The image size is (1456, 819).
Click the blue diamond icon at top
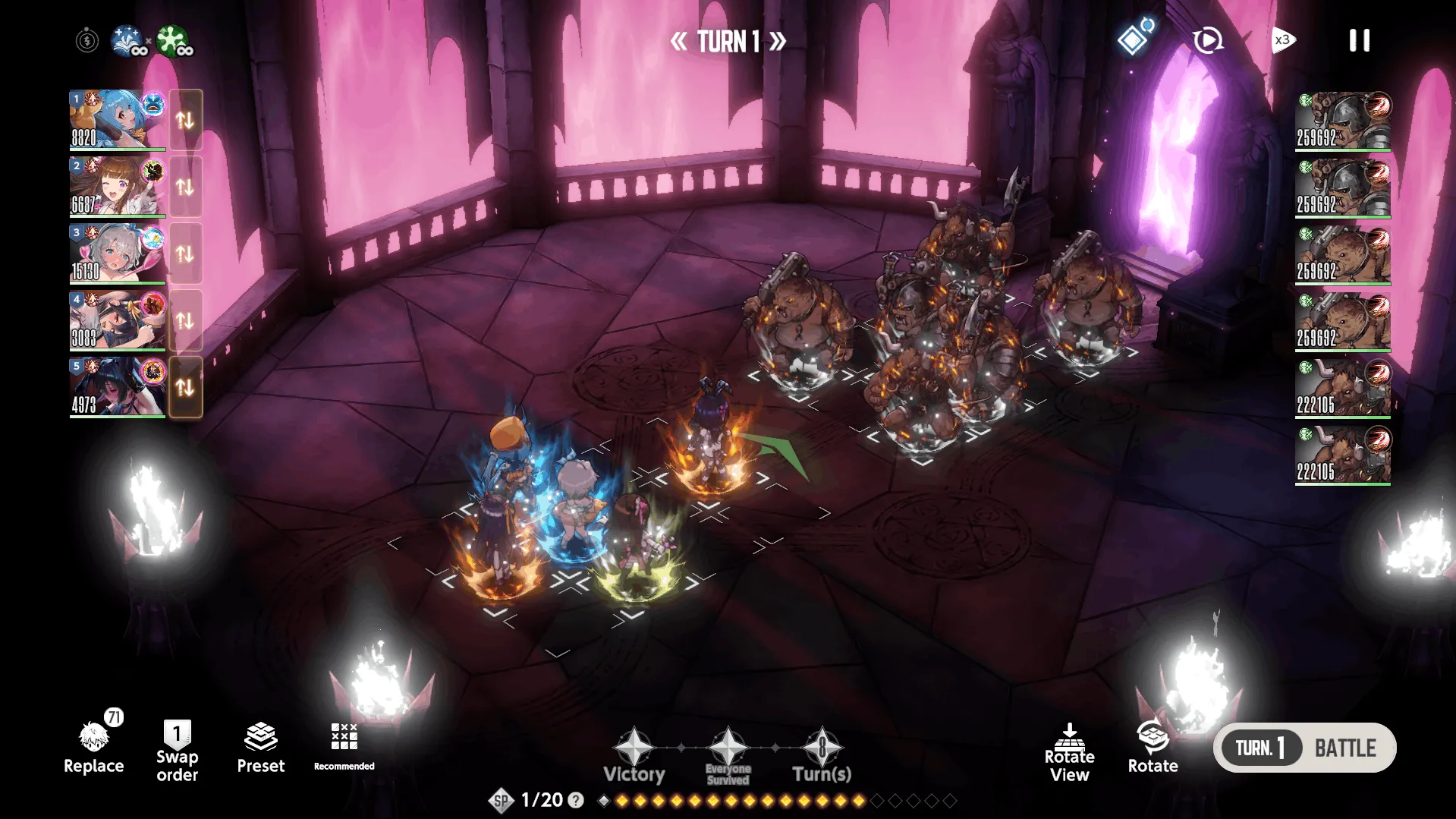point(1133,39)
